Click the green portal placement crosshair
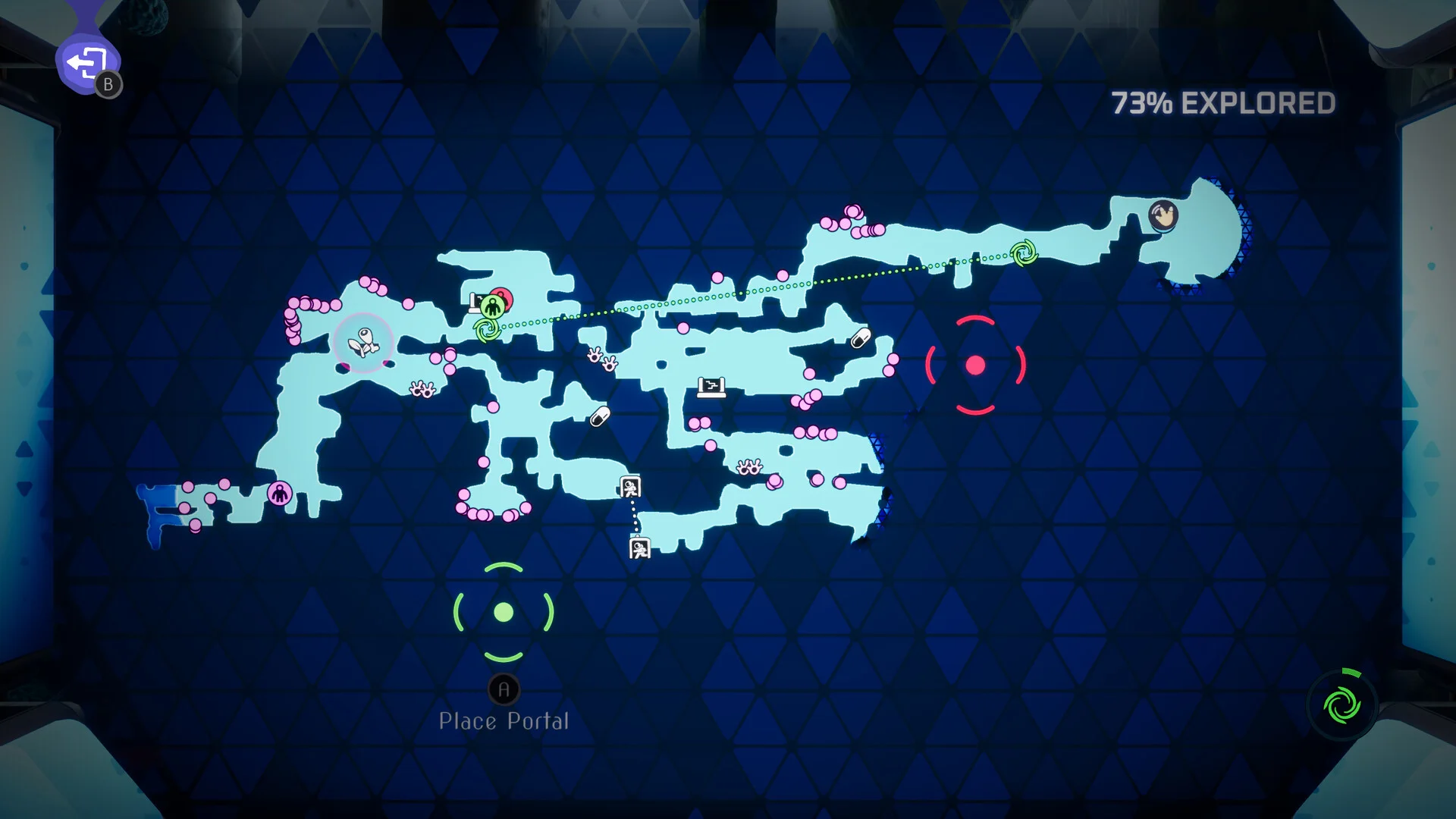 (x=504, y=612)
